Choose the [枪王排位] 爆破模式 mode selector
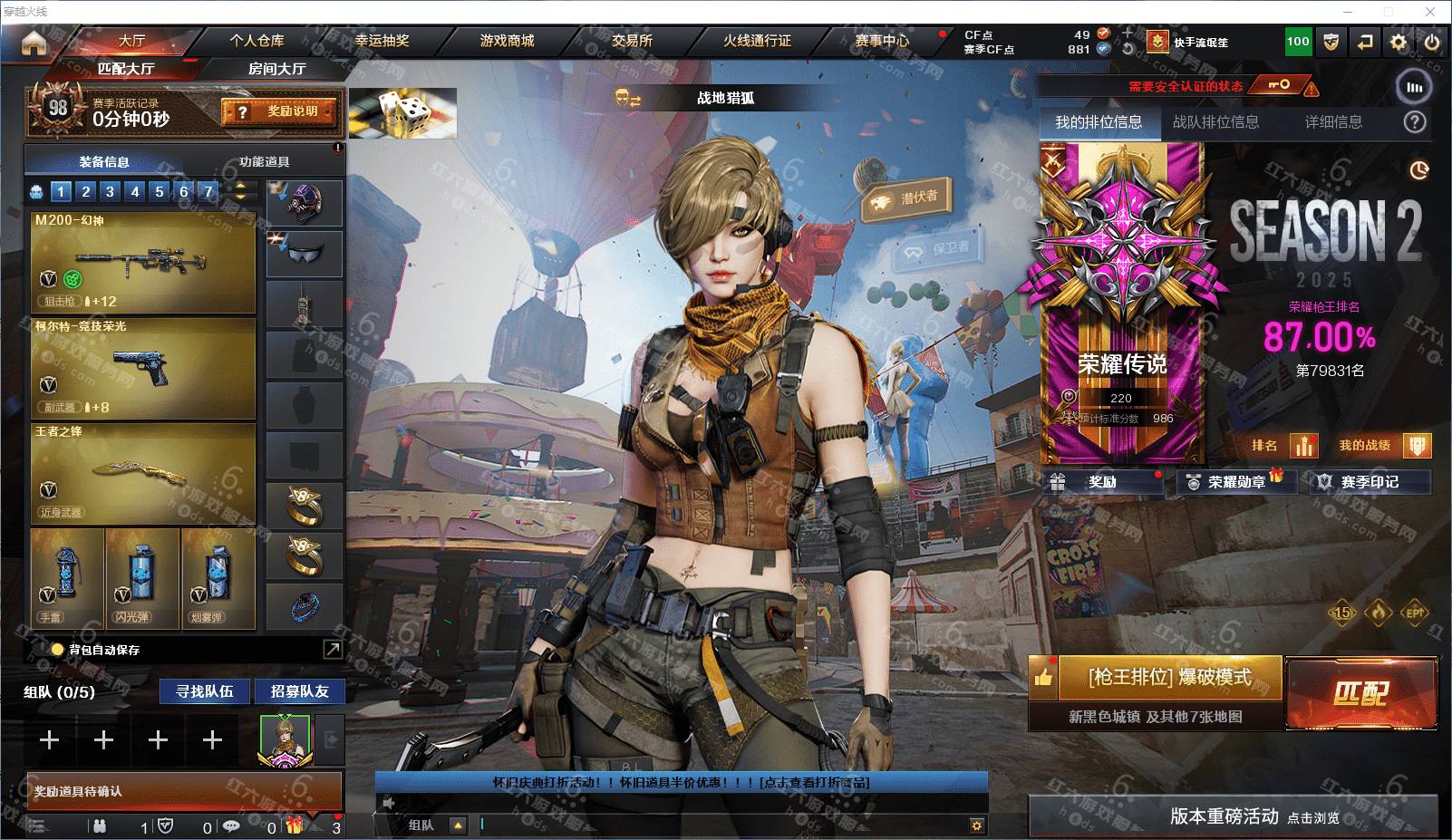The height and width of the screenshot is (840, 1452). (x=1169, y=678)
